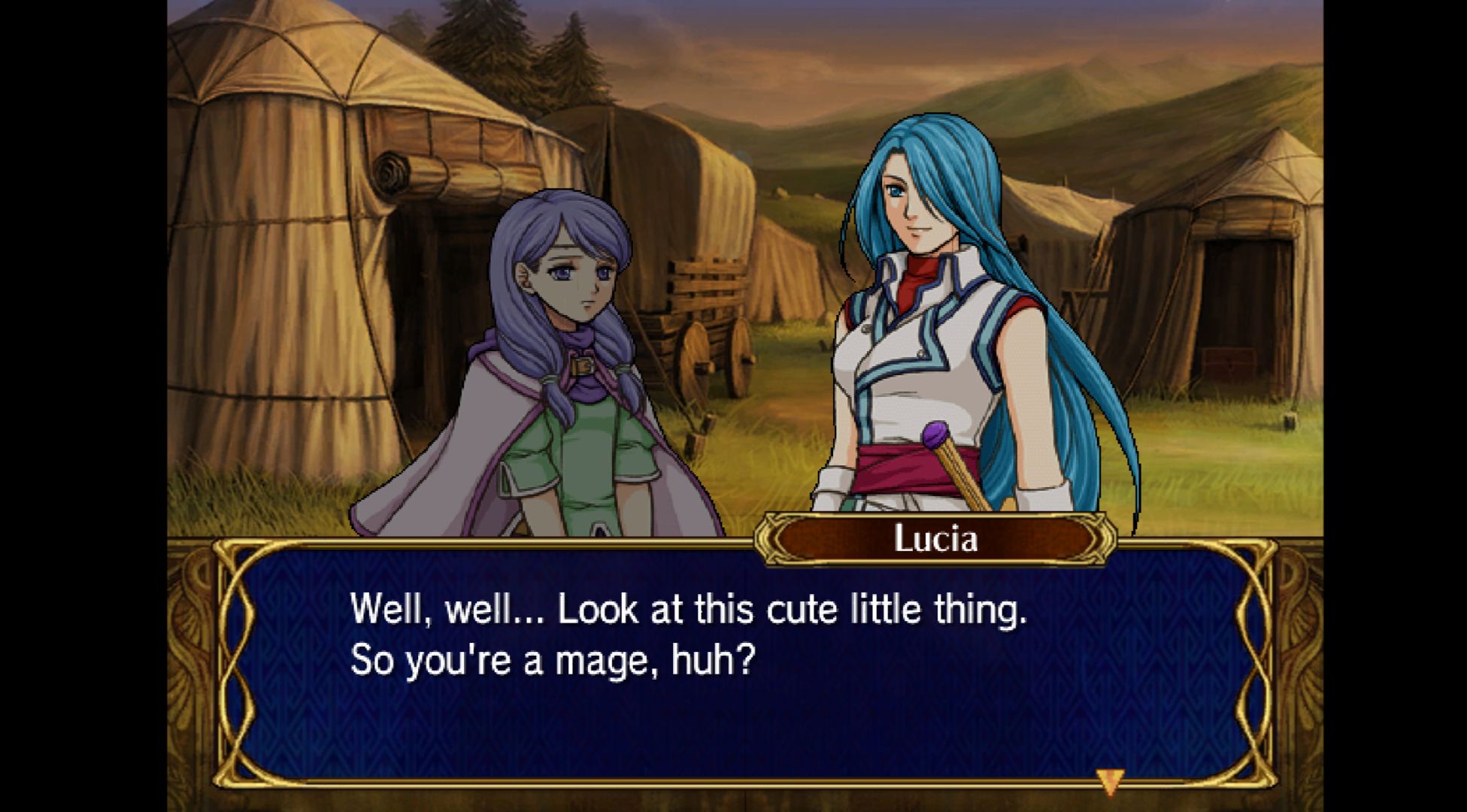The width and height of the screenshot is (1467, 812).
Task: Advance dialogue with the orange arrow indicator
Action: pyautogui.click(x=1109, y=780)
